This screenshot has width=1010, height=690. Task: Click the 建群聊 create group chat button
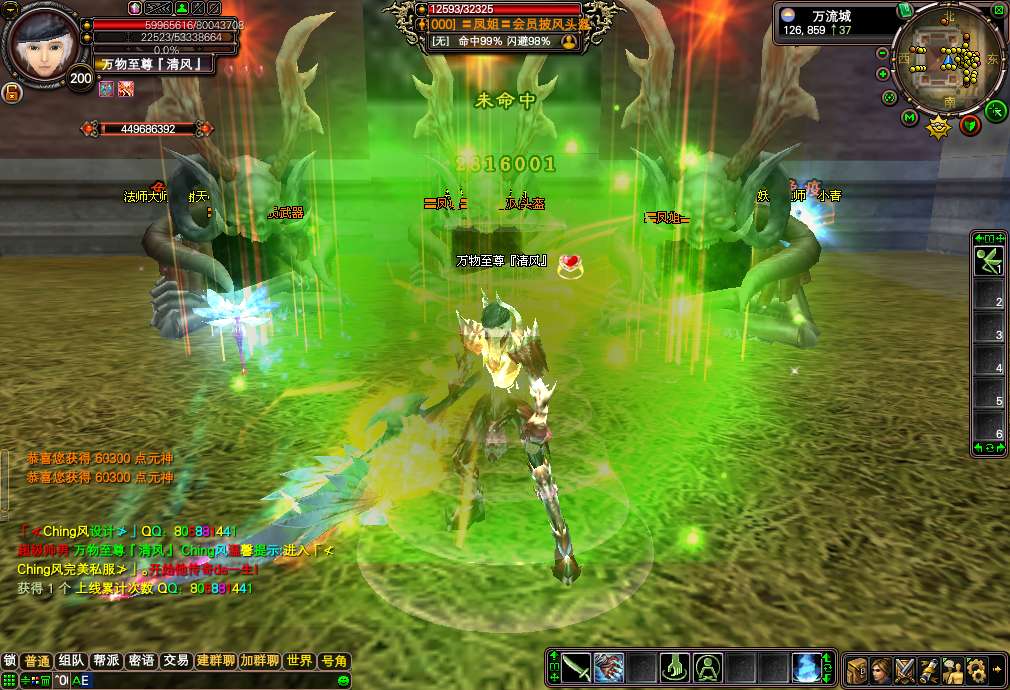click(215, 661)
